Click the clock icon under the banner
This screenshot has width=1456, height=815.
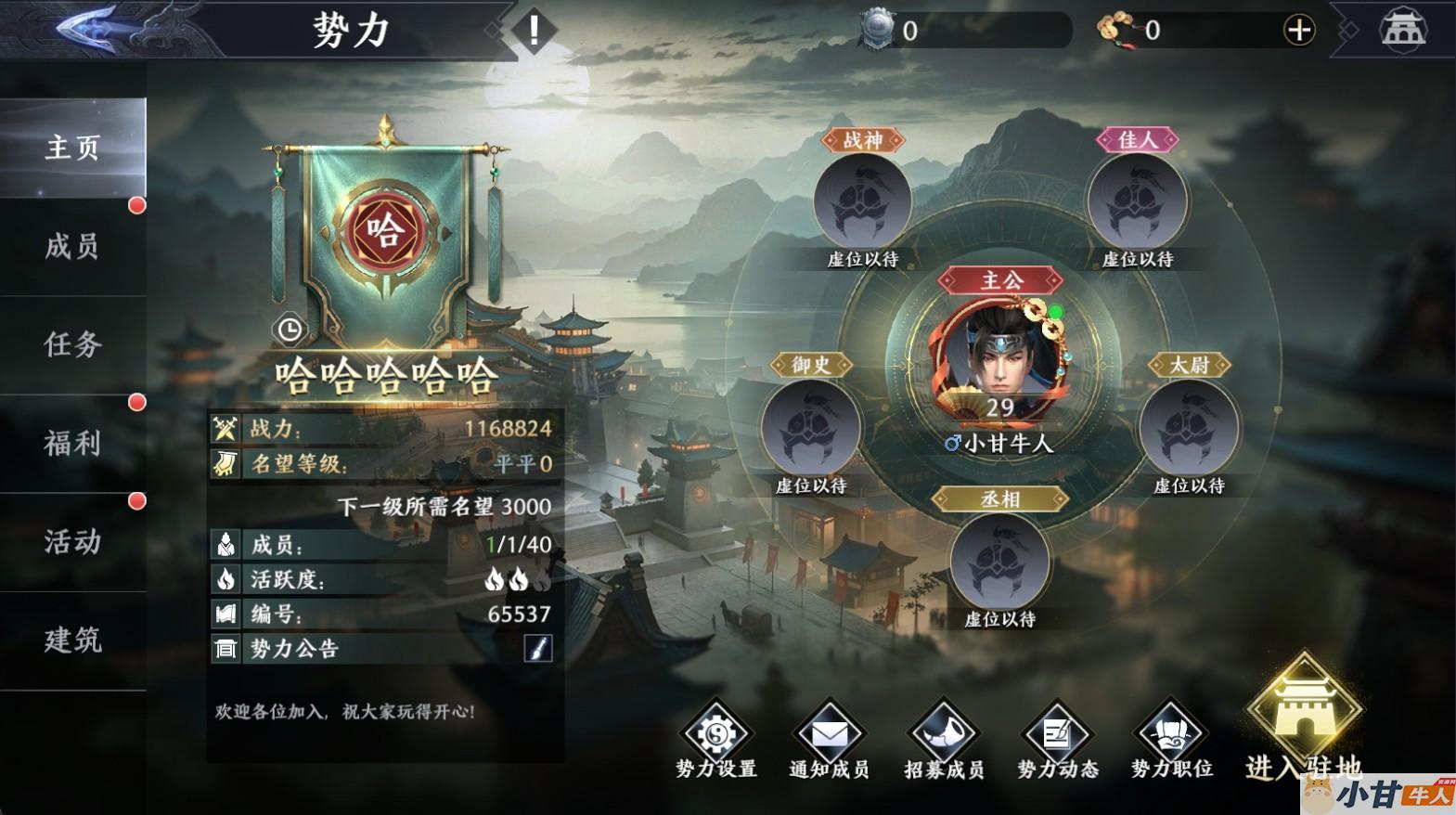pyautogui.click(x=290, y=329)
